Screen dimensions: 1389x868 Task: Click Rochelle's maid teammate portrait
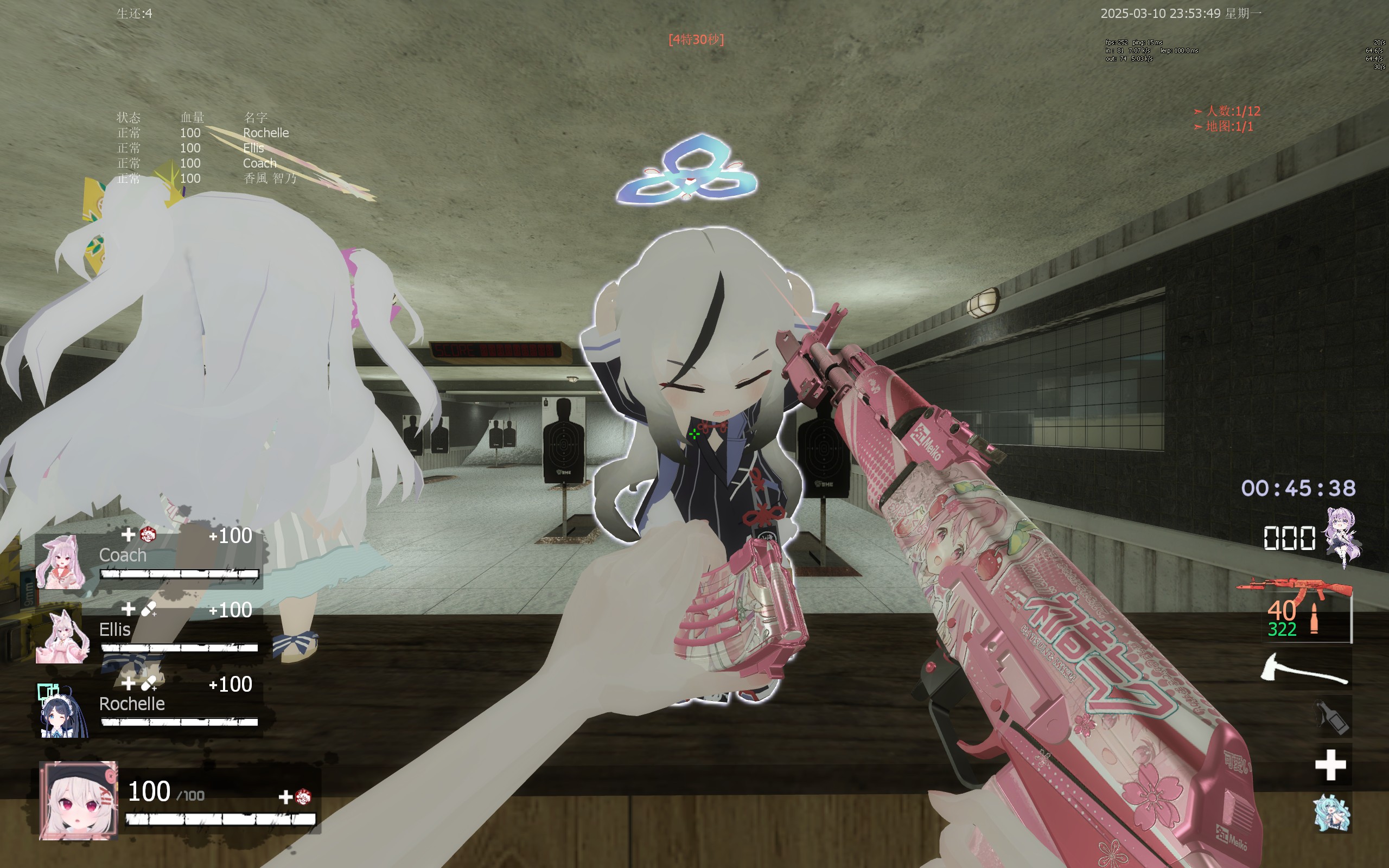coord(62,711)
